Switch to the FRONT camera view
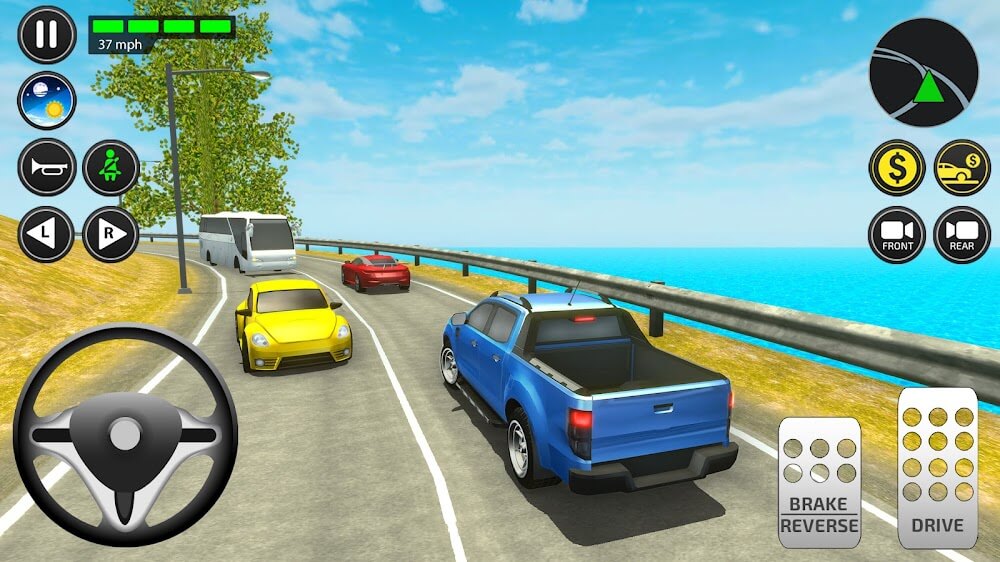Image resolution: width=1000 pixels, height=562 pixels. (x=896, y=234)
